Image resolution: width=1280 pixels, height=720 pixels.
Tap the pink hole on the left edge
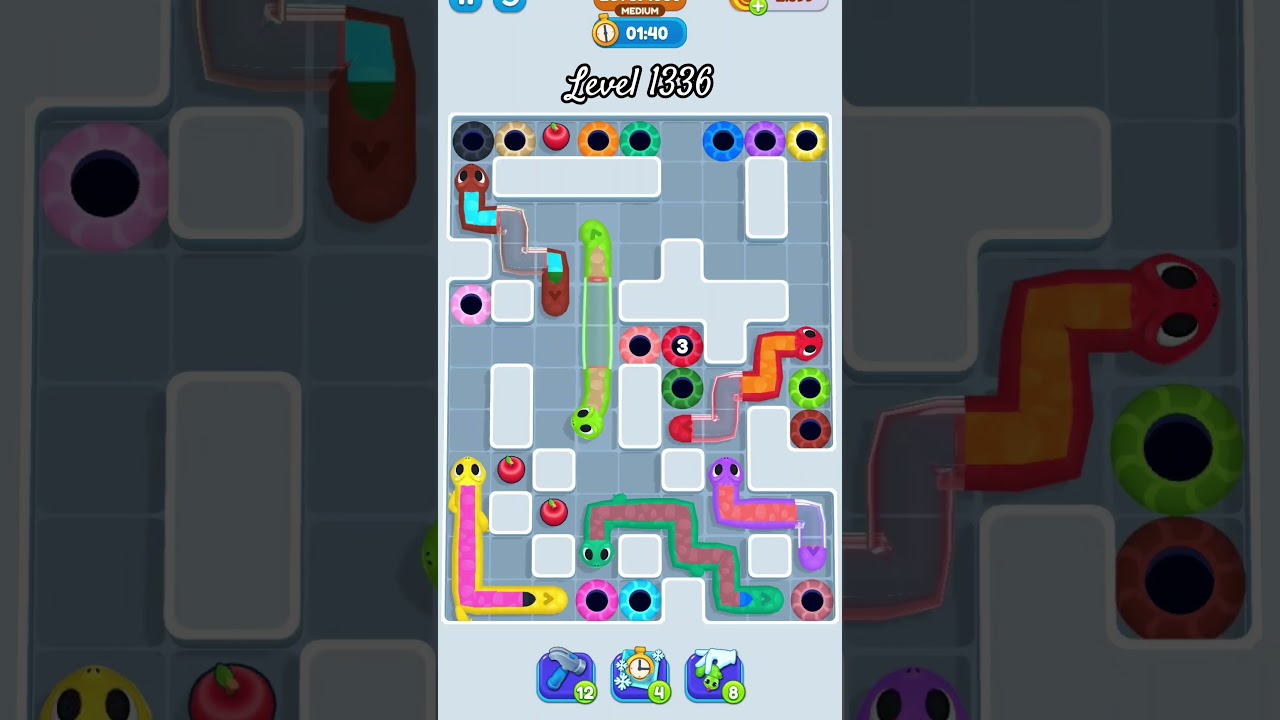[x=470, y=304]
